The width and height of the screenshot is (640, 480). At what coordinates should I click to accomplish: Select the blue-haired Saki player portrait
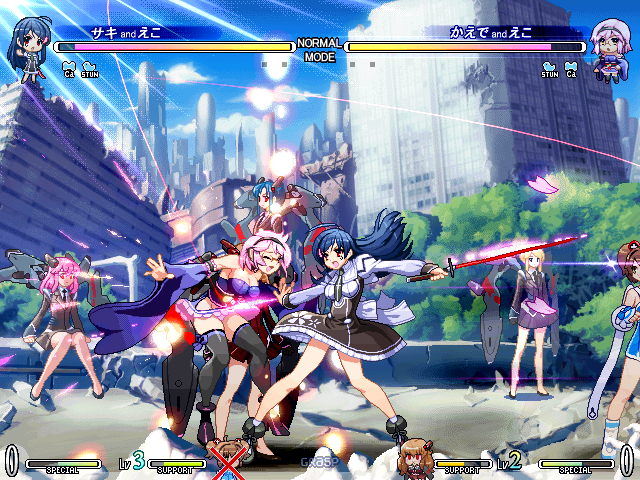pyautogui.click(x=29, y=46)
